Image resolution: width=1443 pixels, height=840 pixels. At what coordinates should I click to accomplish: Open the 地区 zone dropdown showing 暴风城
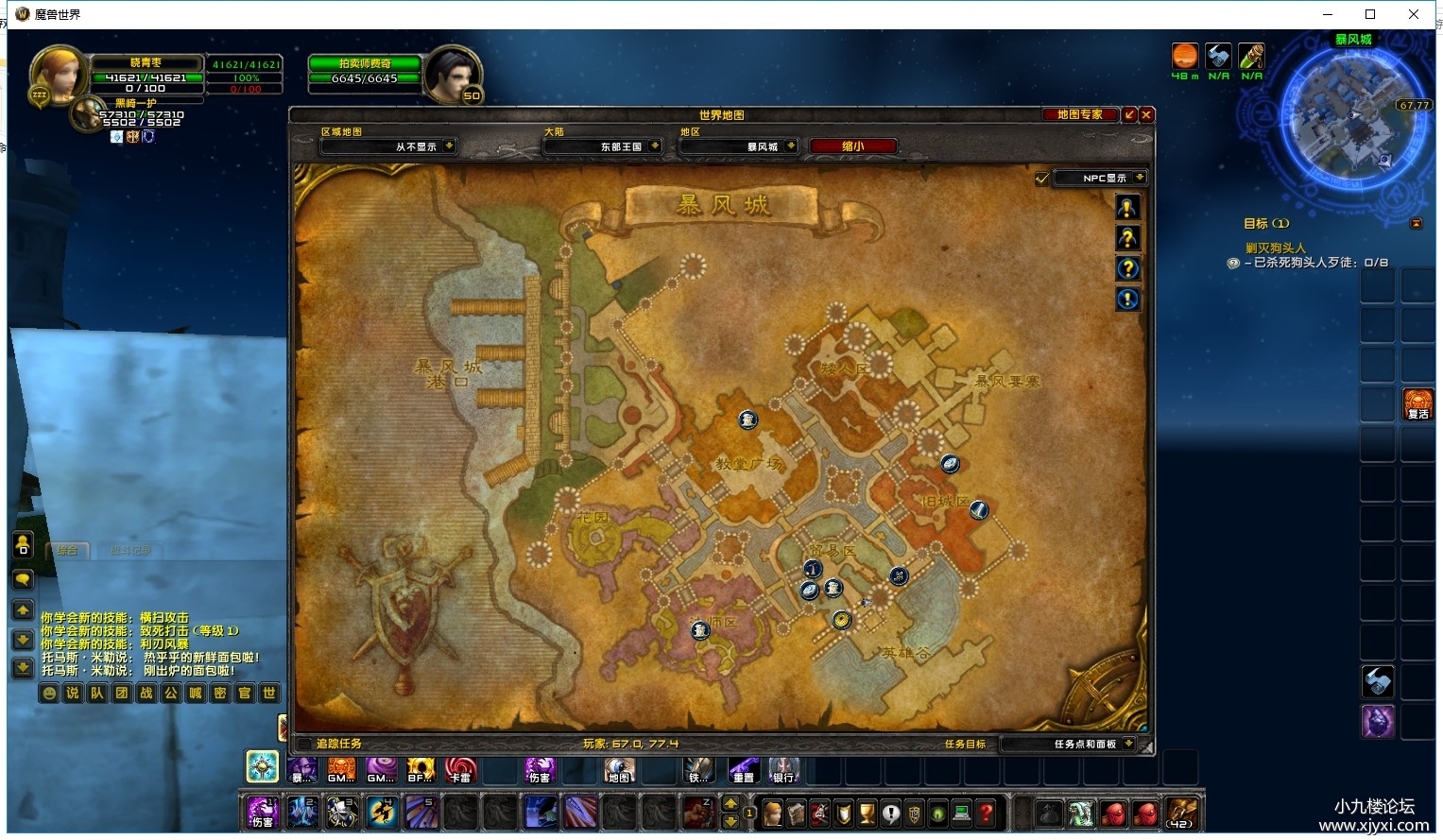(x=790, y=146)
